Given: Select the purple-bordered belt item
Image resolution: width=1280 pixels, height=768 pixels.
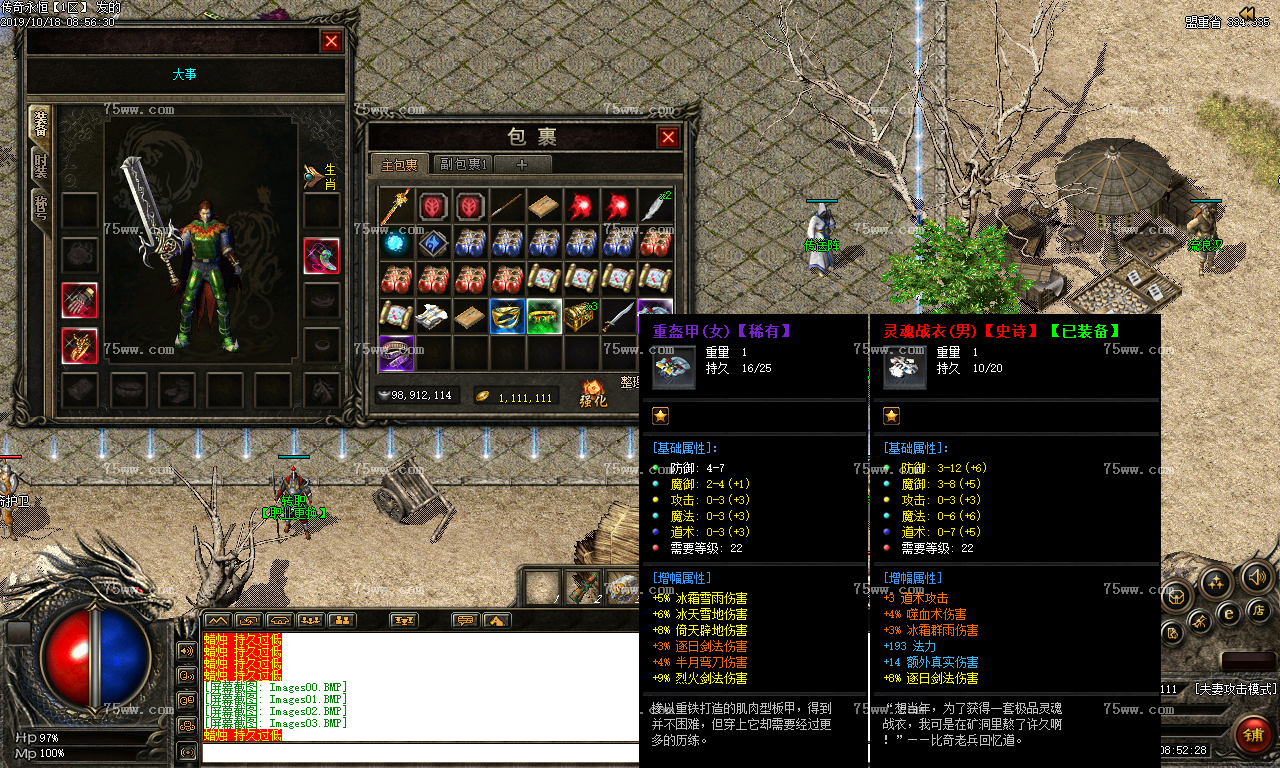Looking at the screenshot, I should 396,352.
